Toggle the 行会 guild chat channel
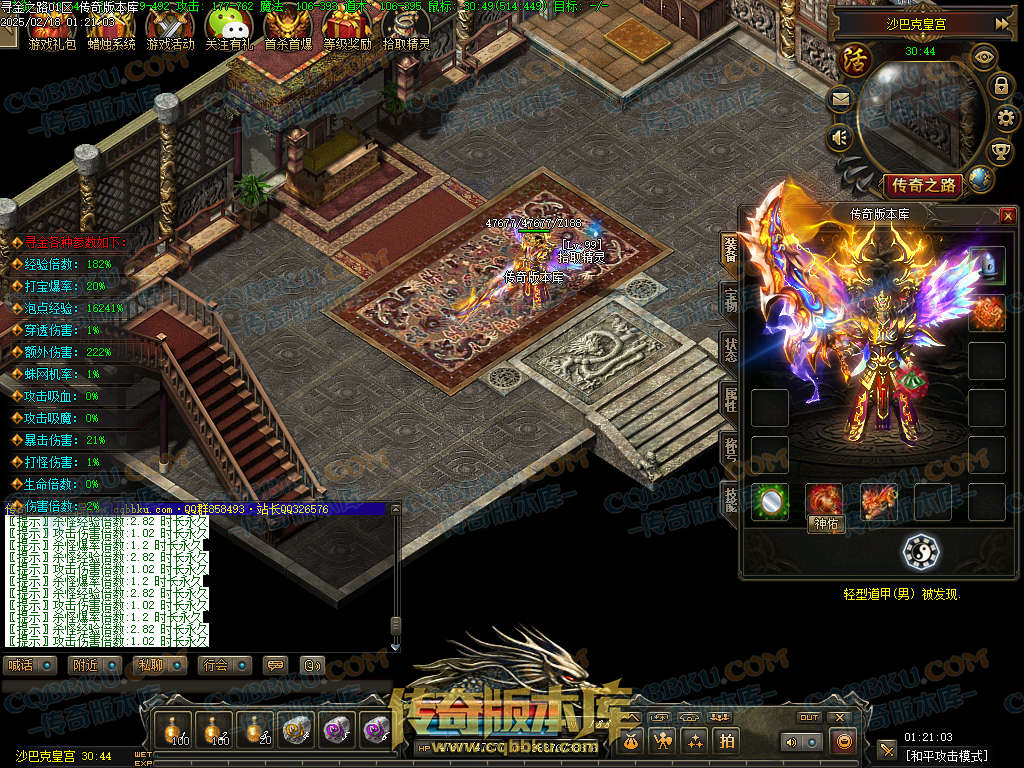 [226, 665]
